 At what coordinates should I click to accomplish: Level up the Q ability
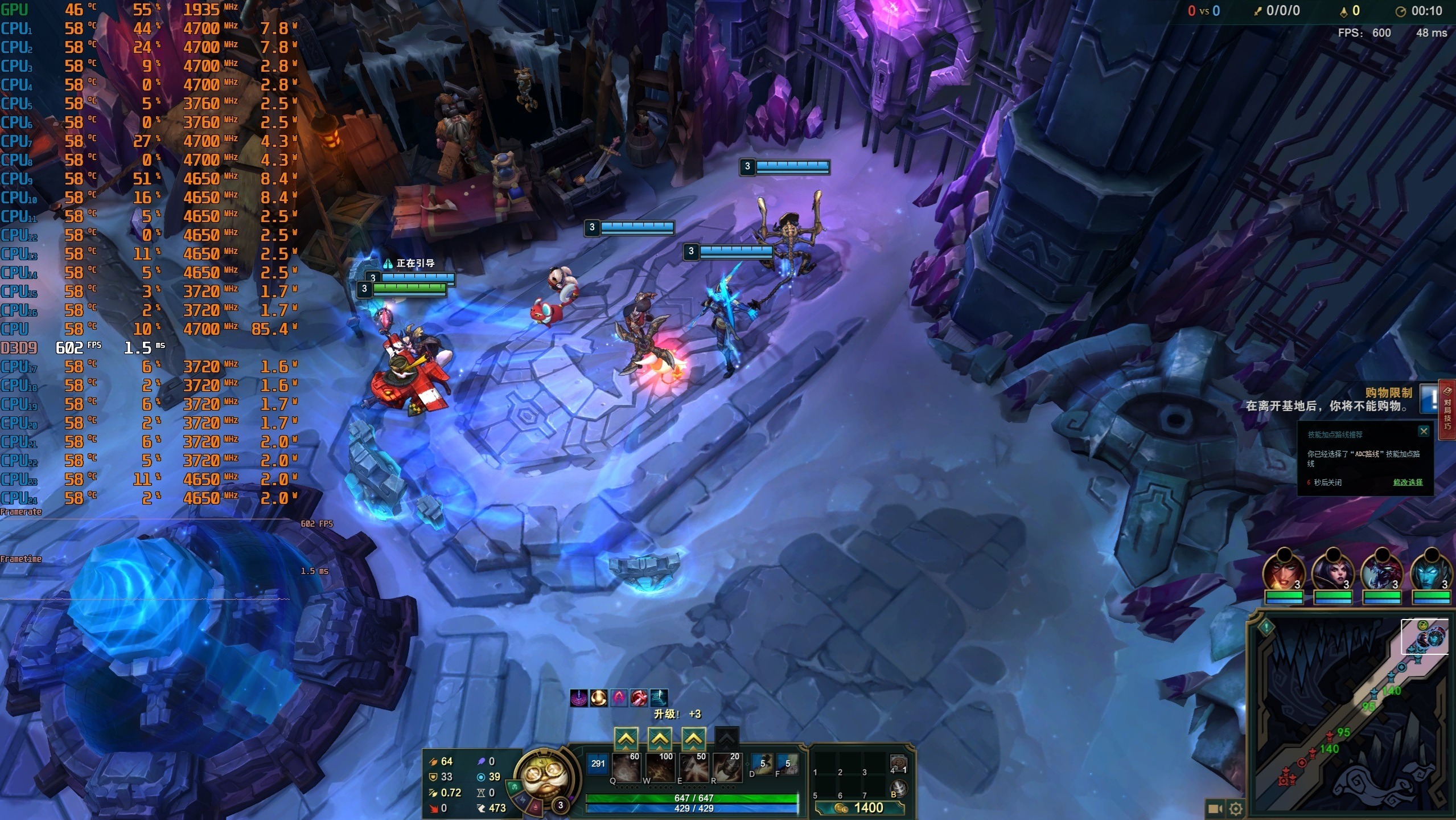626,739
